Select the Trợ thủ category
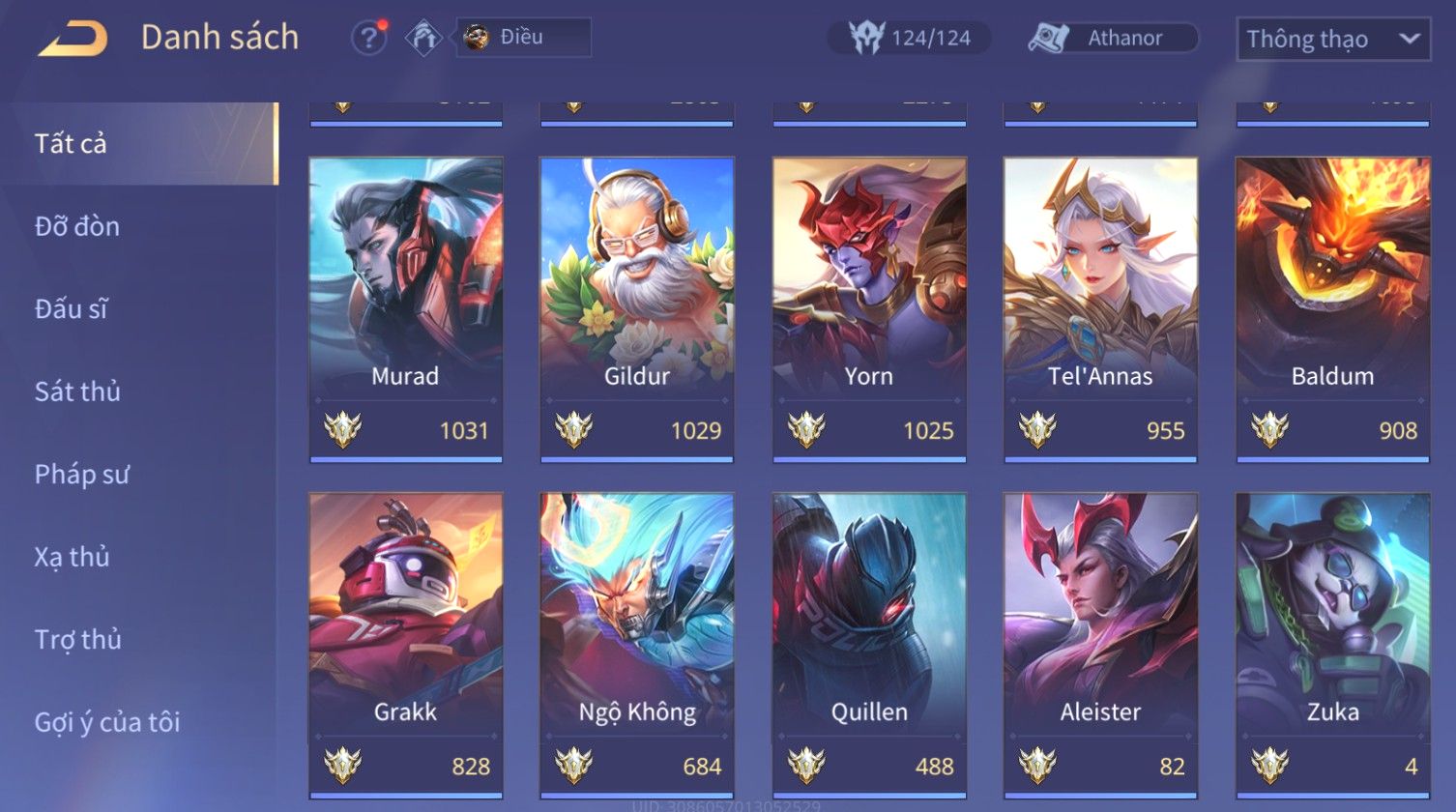This screenshot has width=1456, height=812. pyautogui.click(x=78, y=640)
